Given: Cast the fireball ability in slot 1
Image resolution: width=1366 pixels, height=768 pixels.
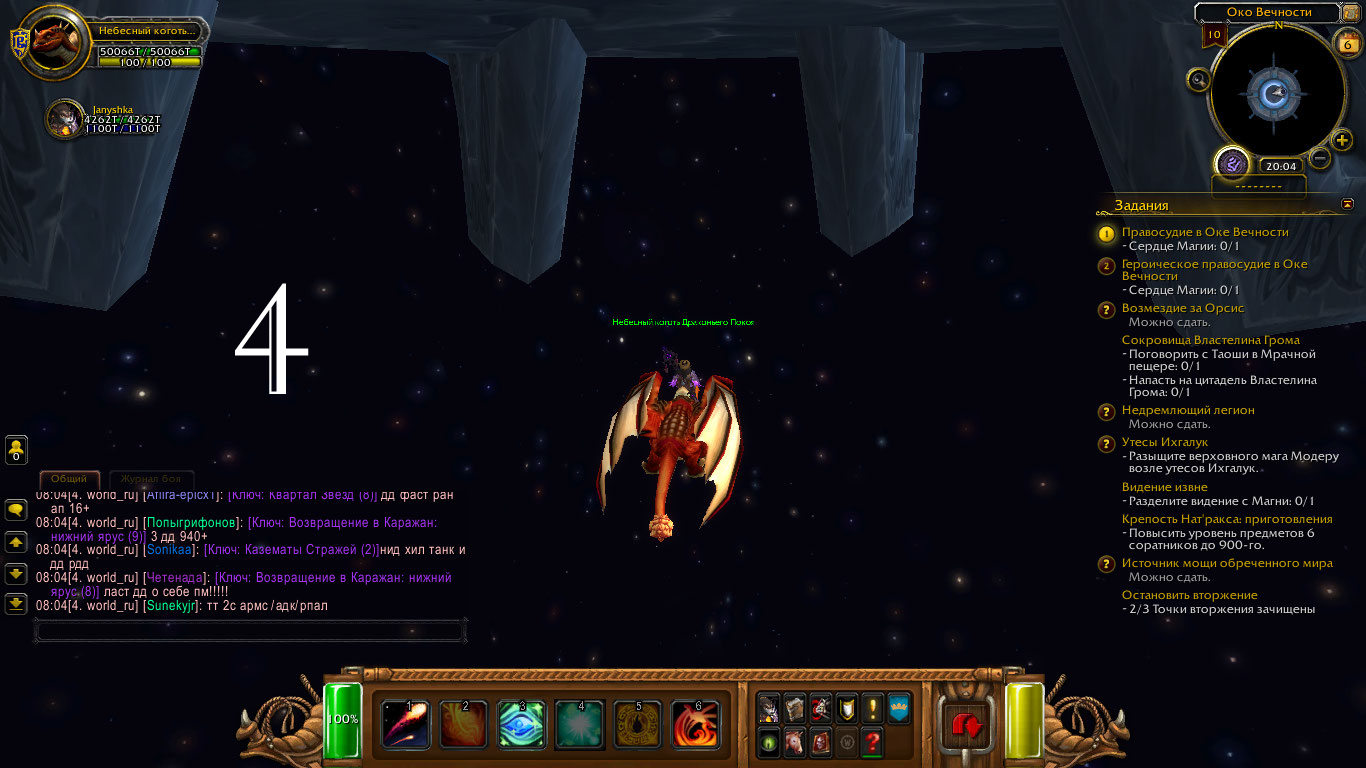Looking at the screenshot, I should (x=406, y=724).
